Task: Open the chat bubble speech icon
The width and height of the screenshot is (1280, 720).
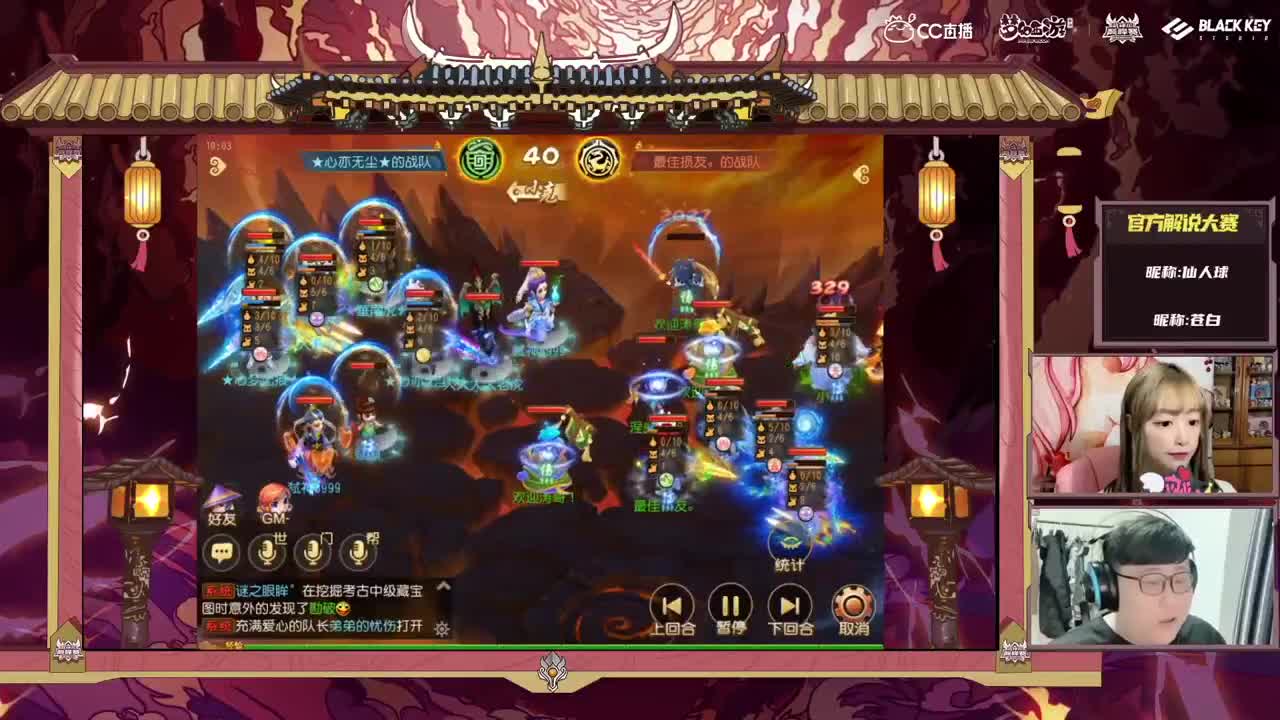Action: coord(221,551)
